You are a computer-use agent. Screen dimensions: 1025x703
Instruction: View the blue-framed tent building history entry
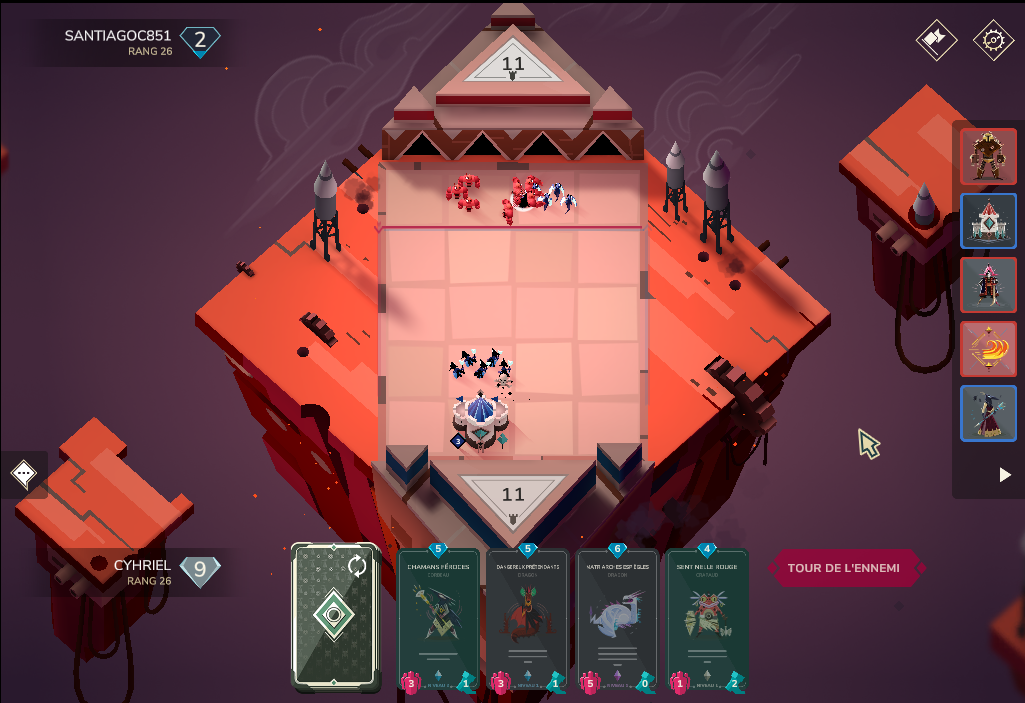click(x=988, y=220)
